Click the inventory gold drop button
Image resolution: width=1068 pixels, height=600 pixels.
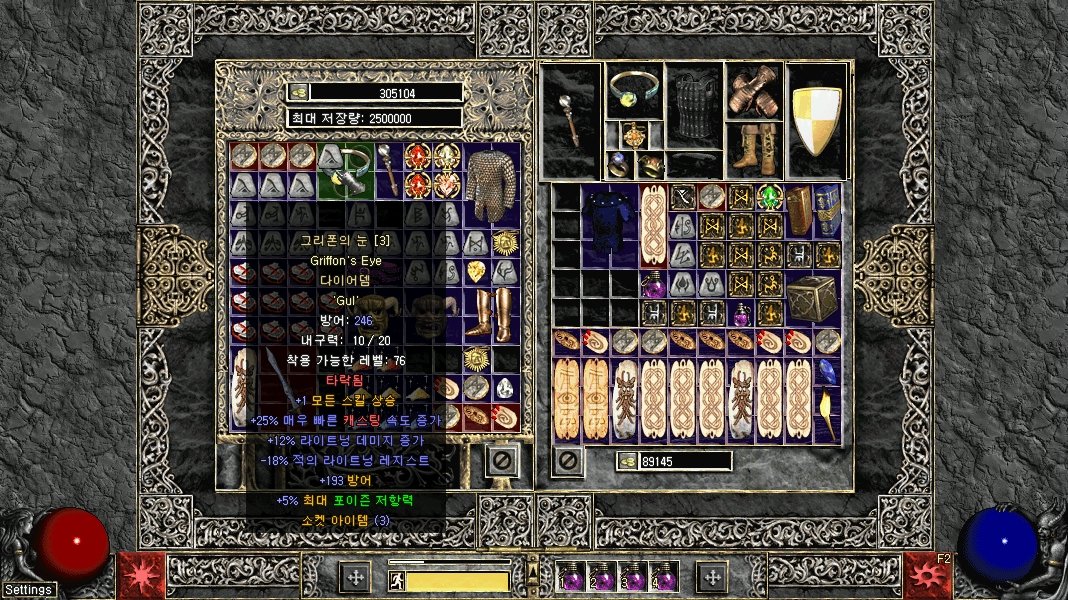click(628, 461)
